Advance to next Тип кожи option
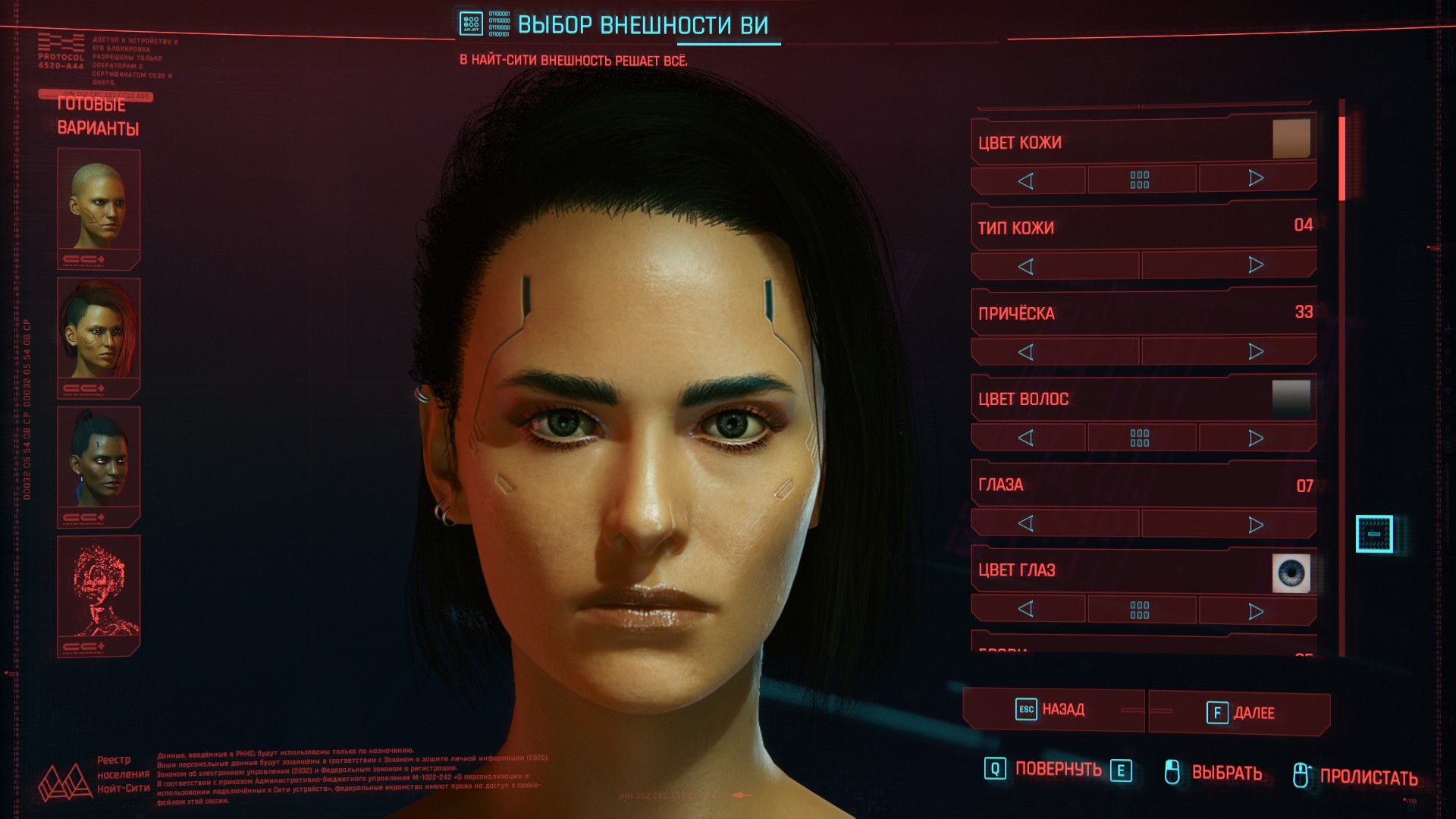 point(1256,265)
